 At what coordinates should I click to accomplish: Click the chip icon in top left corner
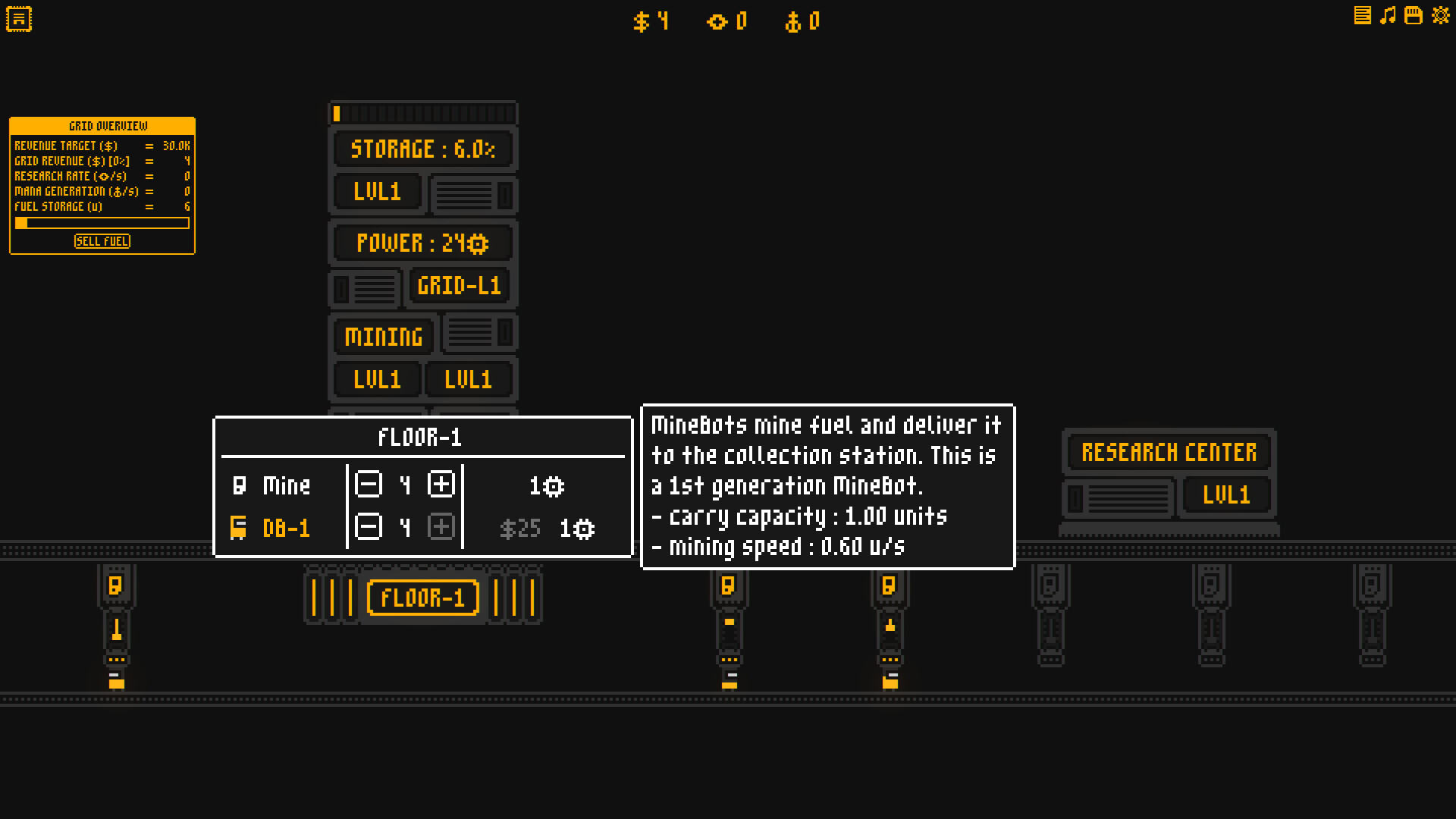[17, 19]
